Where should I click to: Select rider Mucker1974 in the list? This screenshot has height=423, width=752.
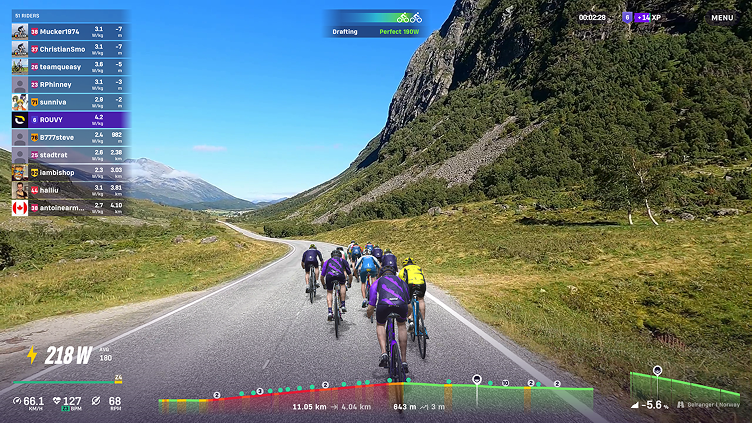point(69,31)
